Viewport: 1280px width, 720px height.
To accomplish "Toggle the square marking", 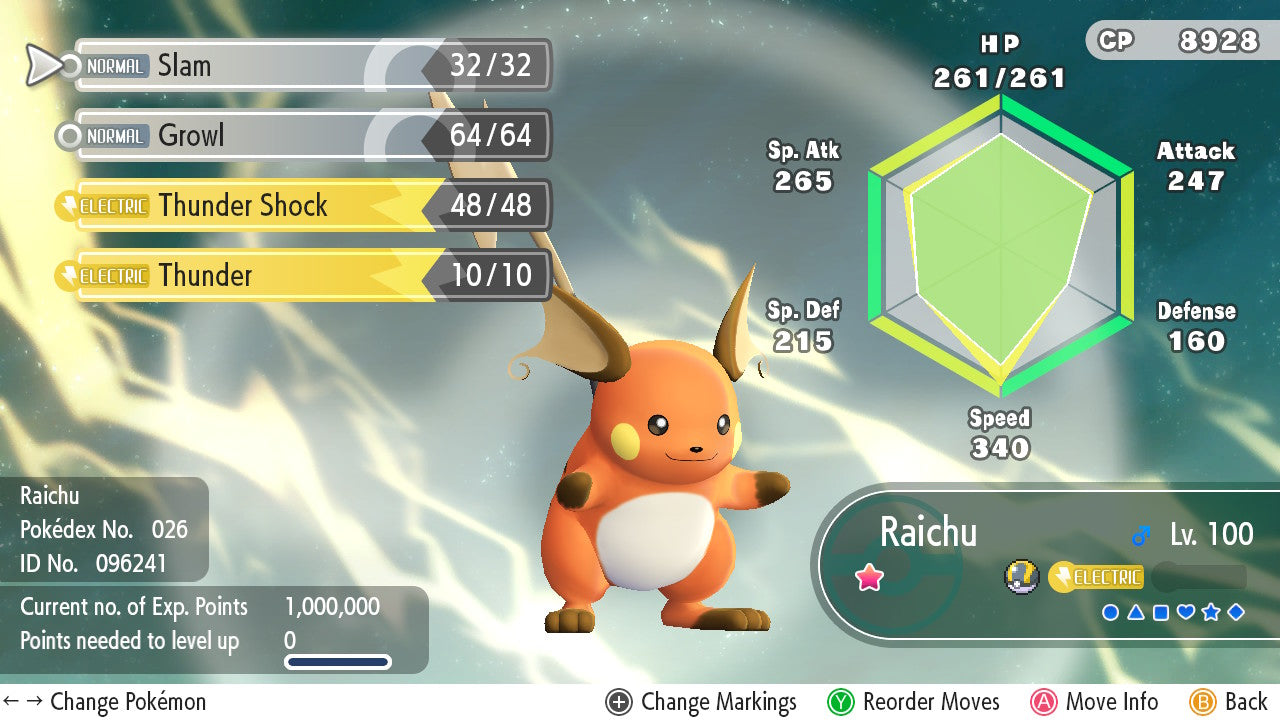I will [1160, 612].
